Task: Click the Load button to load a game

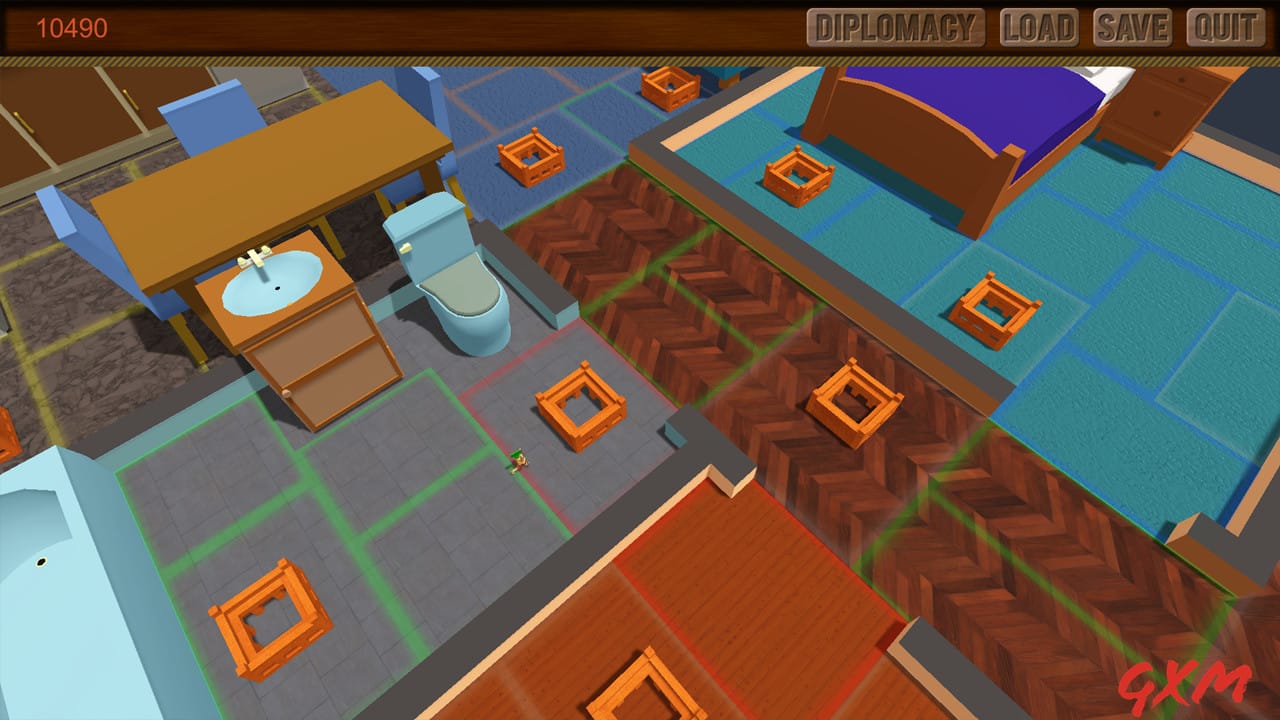Action: point(1039,27)
